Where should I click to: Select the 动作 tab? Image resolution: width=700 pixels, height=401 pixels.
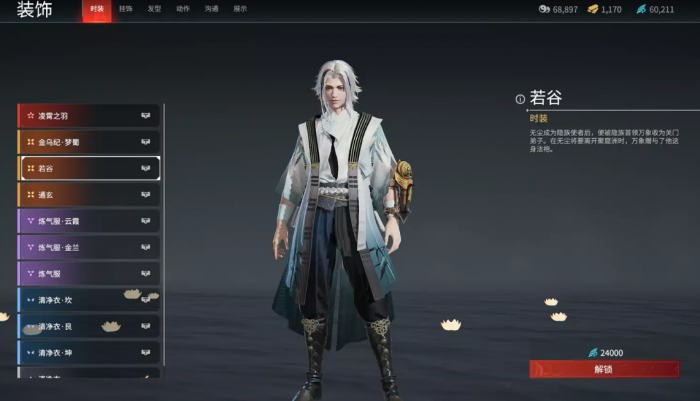(x=183, y=9)
